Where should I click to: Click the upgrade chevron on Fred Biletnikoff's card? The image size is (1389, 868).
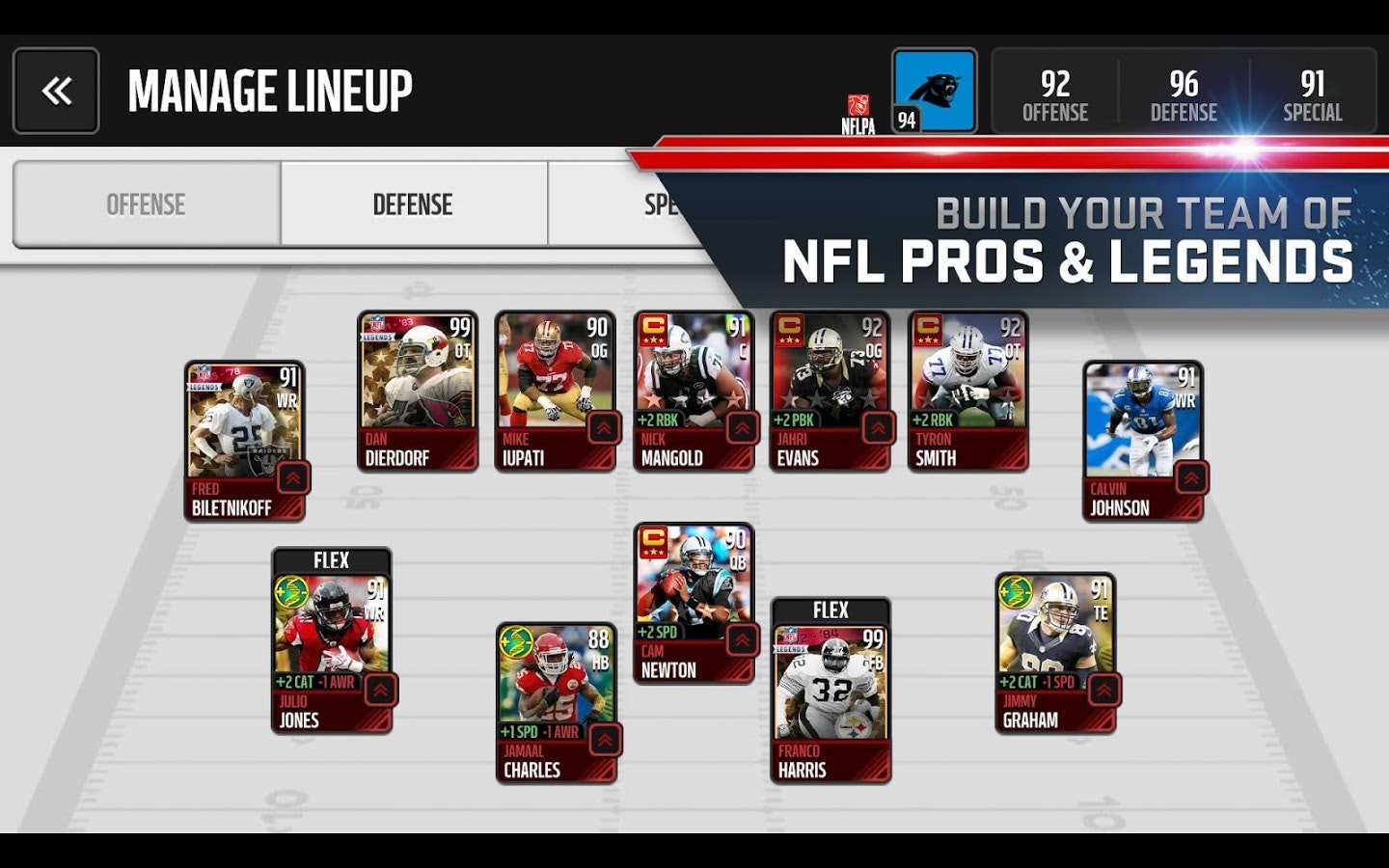point(290,476)
